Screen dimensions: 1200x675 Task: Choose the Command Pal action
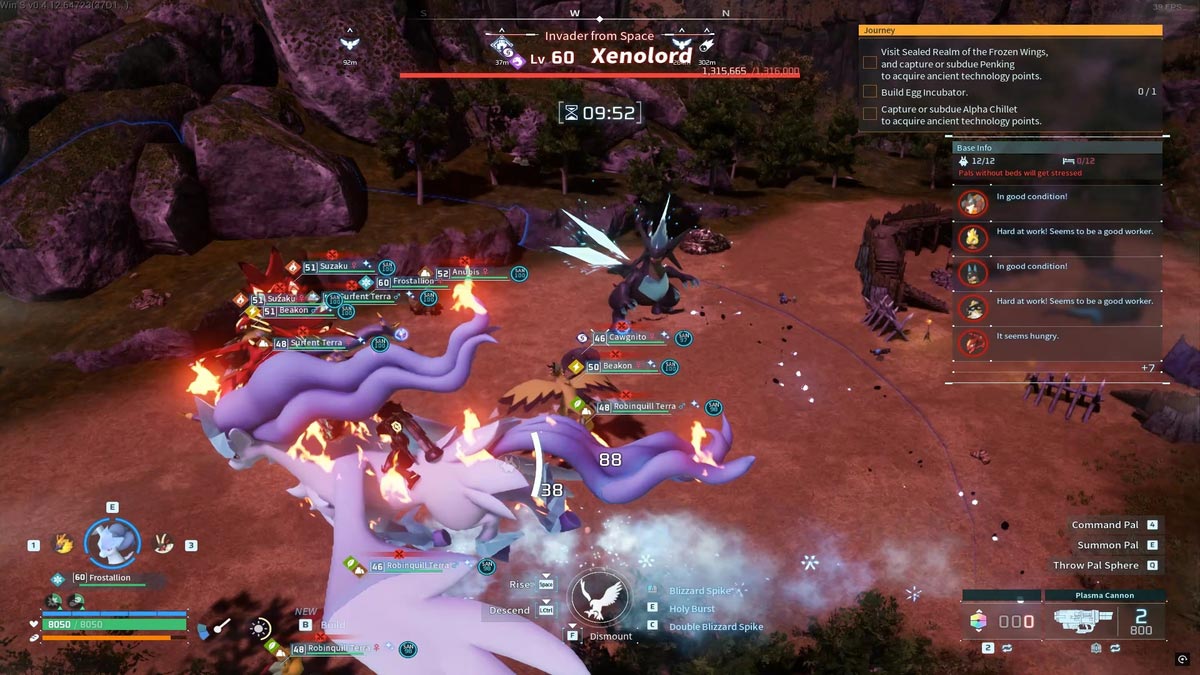click(x=1105, y=525)
